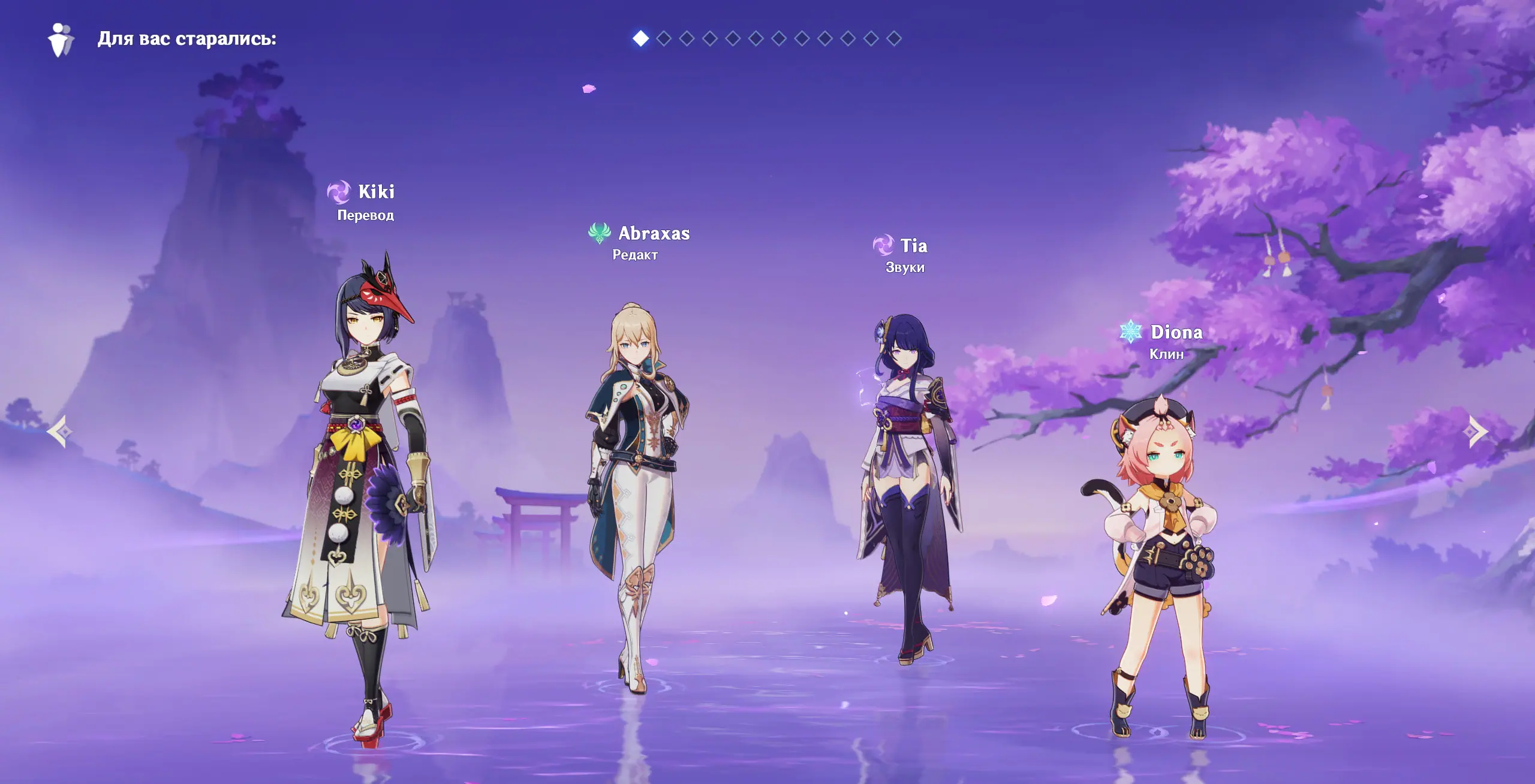Pick the Tia character name label

click(913, 246)
